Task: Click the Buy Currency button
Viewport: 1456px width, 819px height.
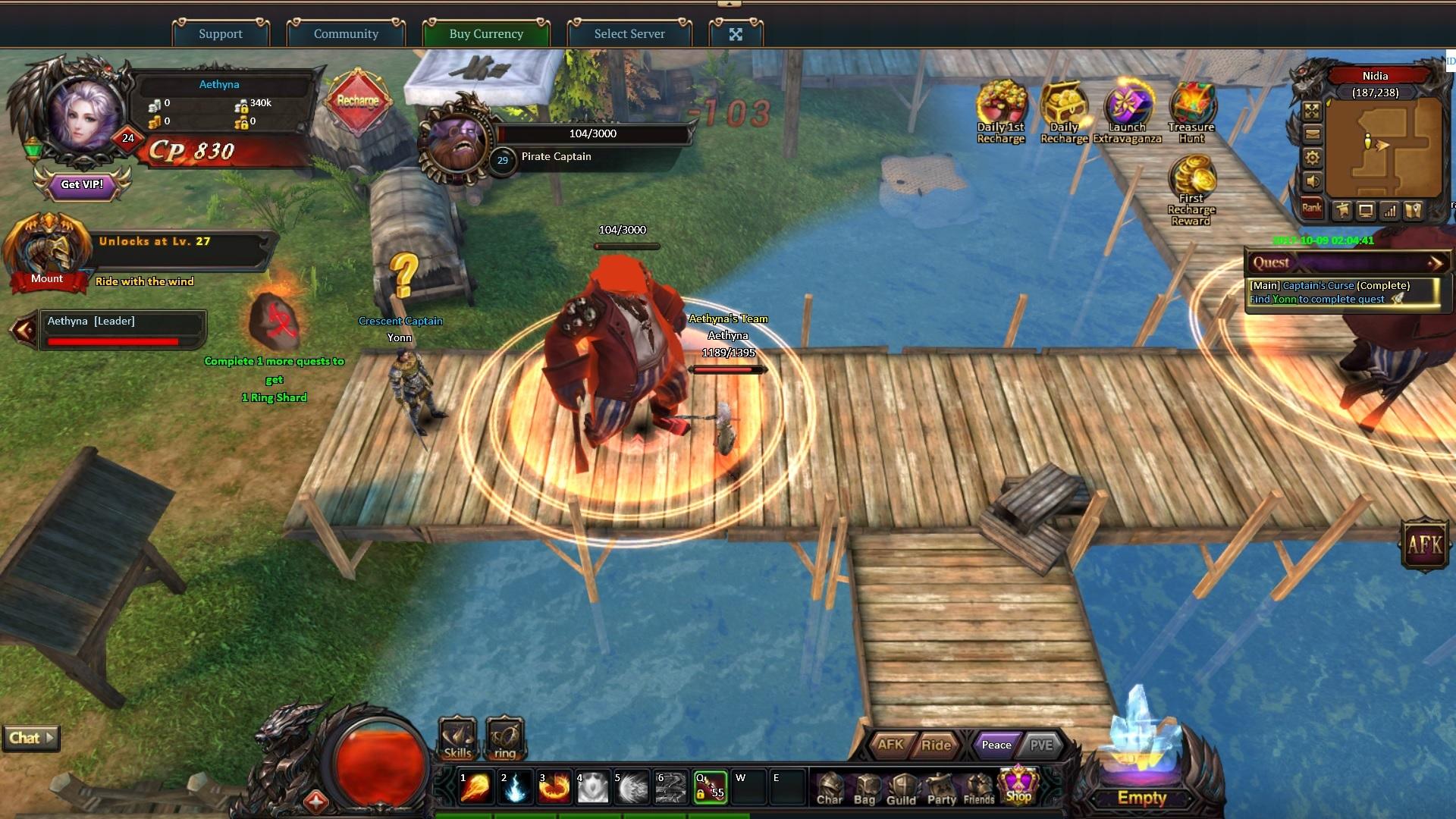Action: pyautogui.click(x=486, y=33)
